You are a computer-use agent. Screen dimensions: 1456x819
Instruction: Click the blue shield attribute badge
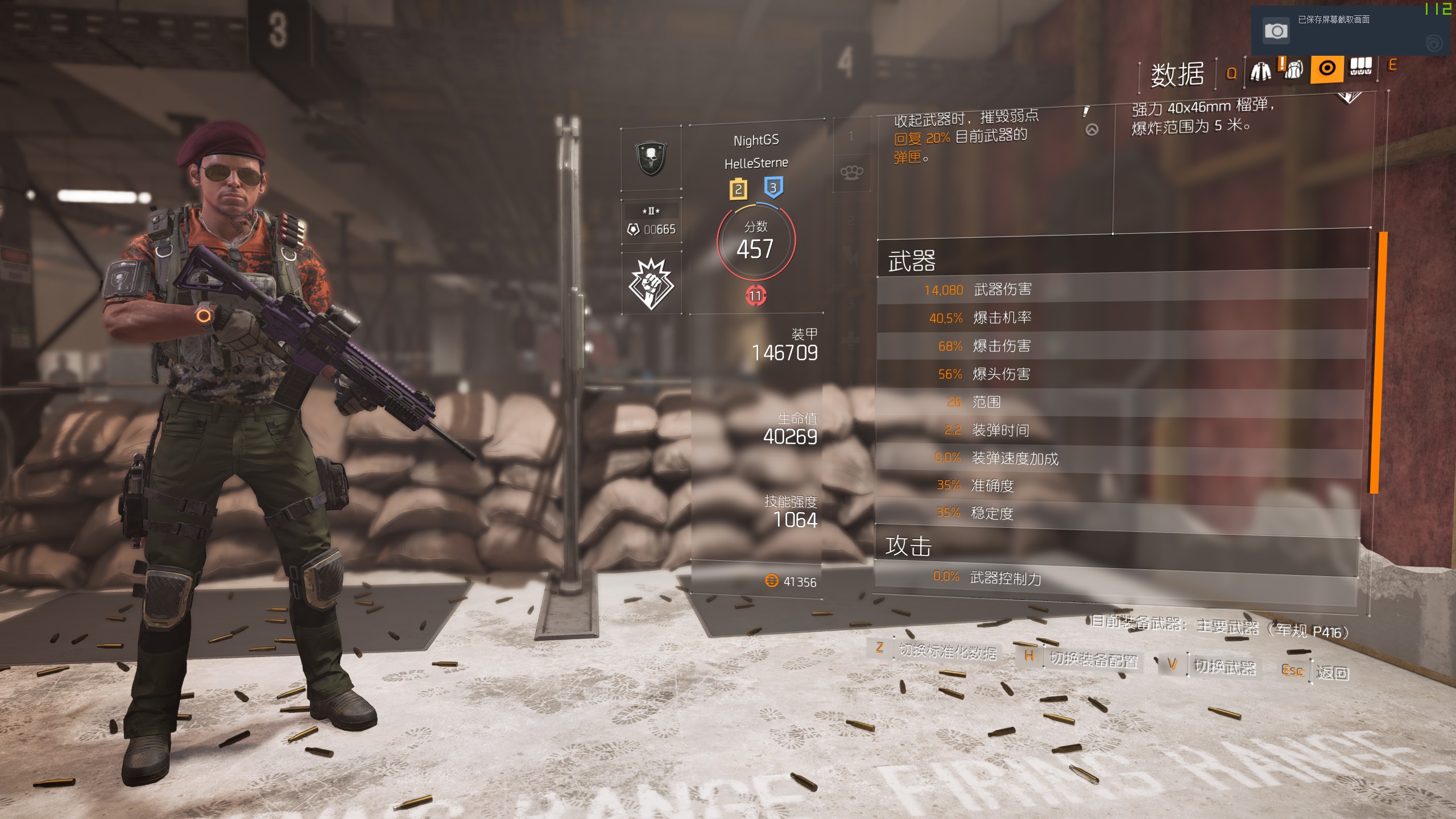(x=773, y=188)
